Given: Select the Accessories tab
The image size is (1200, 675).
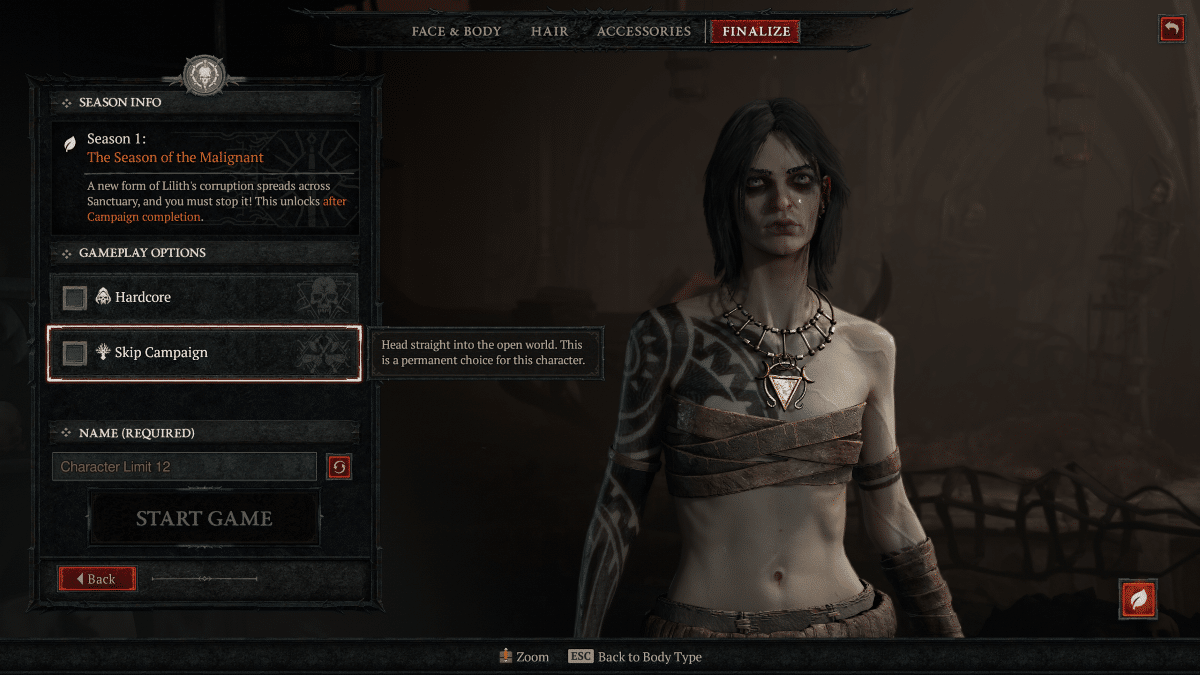Looking at the screenshot, I should (643, 31).
